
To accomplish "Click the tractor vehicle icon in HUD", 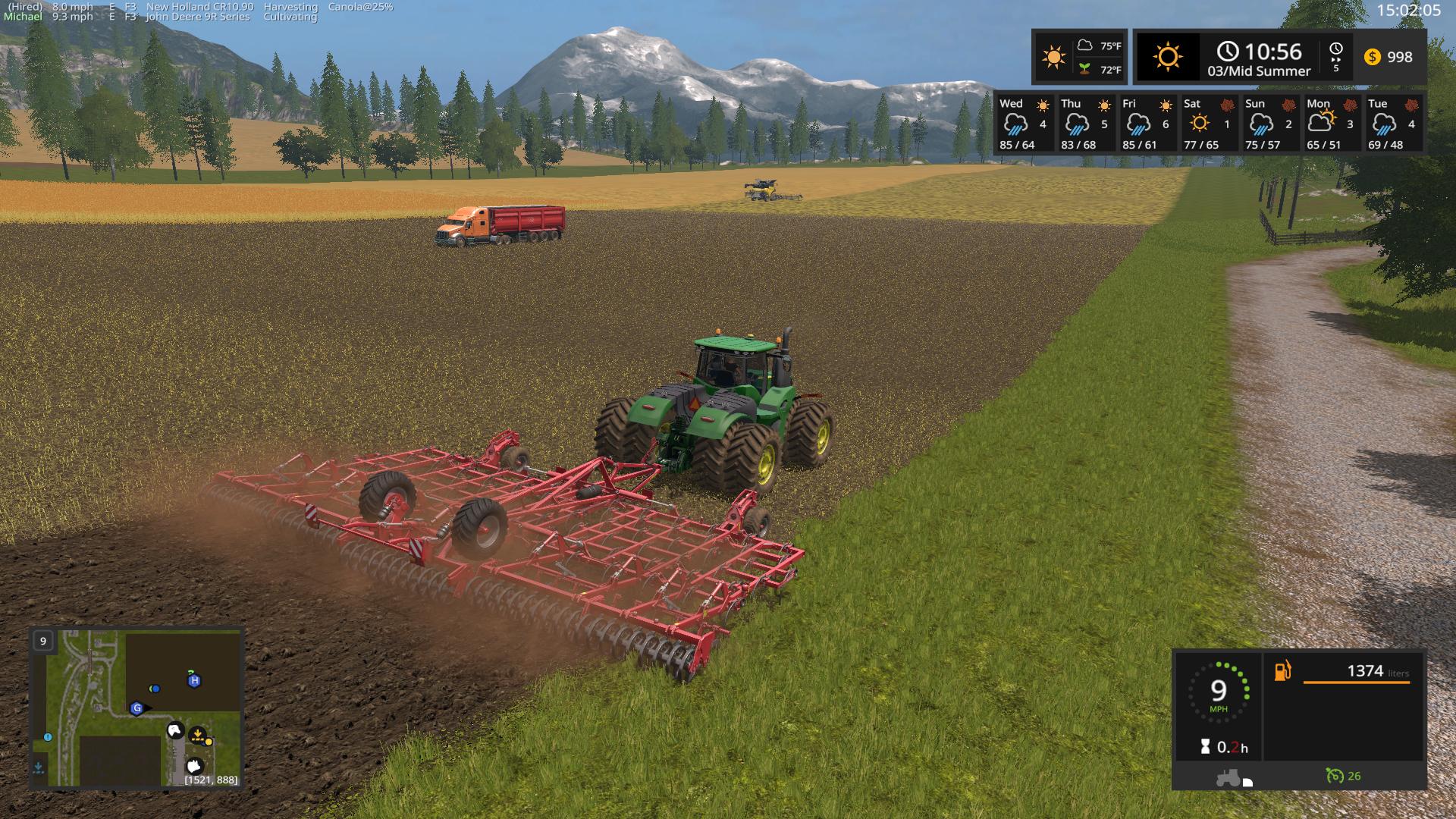I will point(1228,777).
